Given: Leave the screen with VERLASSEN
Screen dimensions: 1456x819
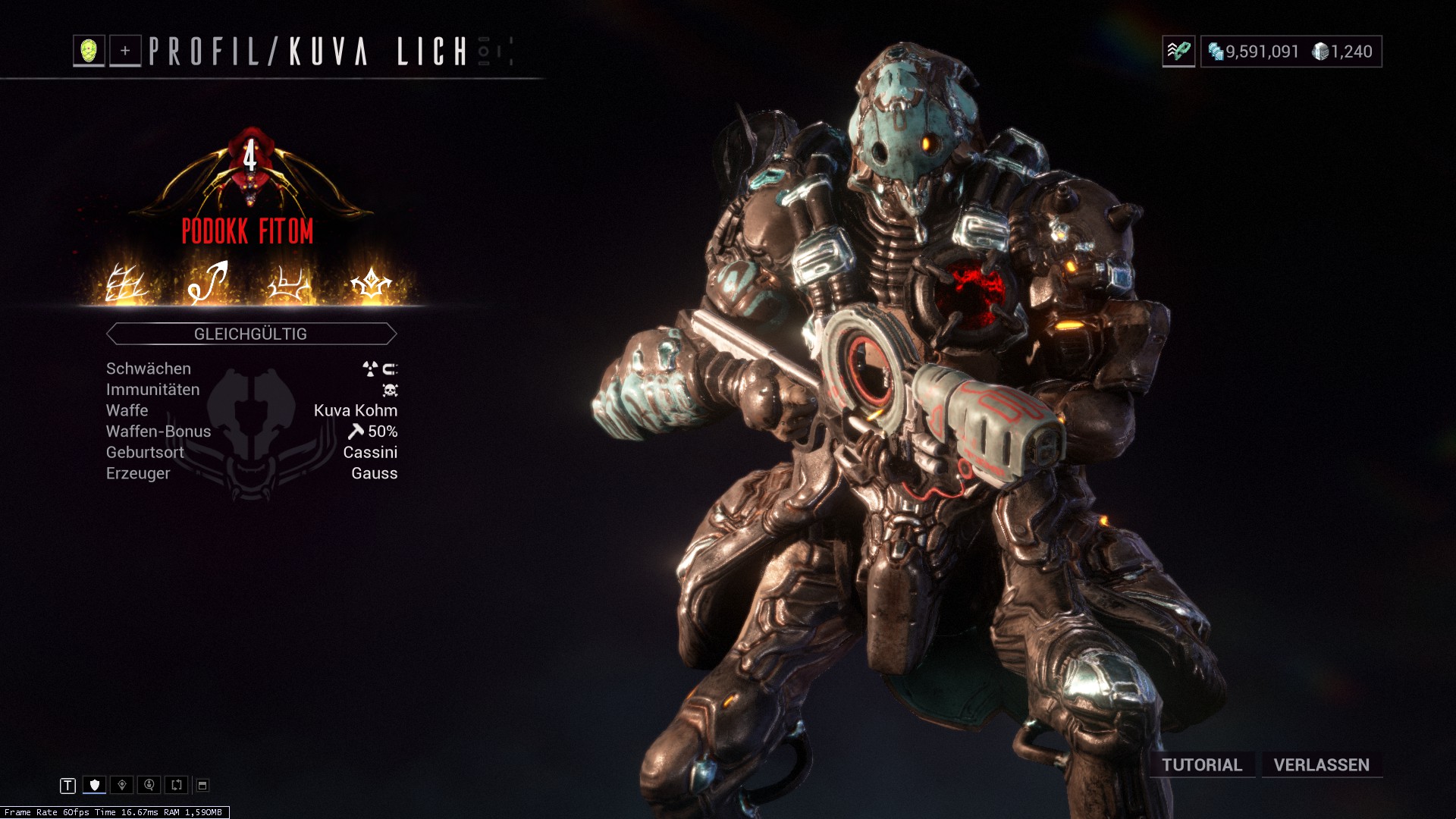Looking at the screenshot, I should (x=1321, y=764).
